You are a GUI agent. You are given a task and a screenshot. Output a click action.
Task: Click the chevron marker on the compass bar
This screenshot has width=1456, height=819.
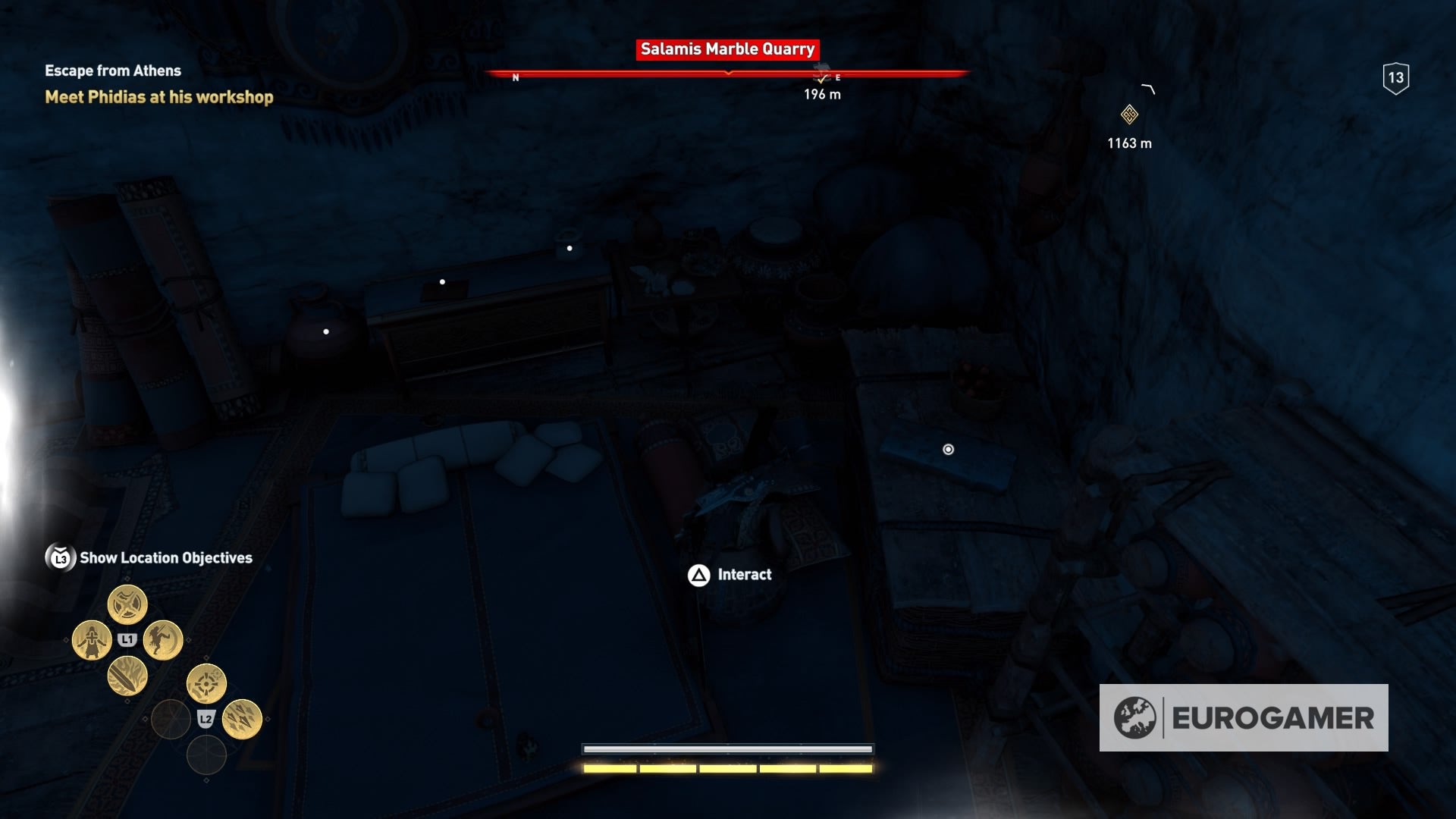[x=728, y=74]
